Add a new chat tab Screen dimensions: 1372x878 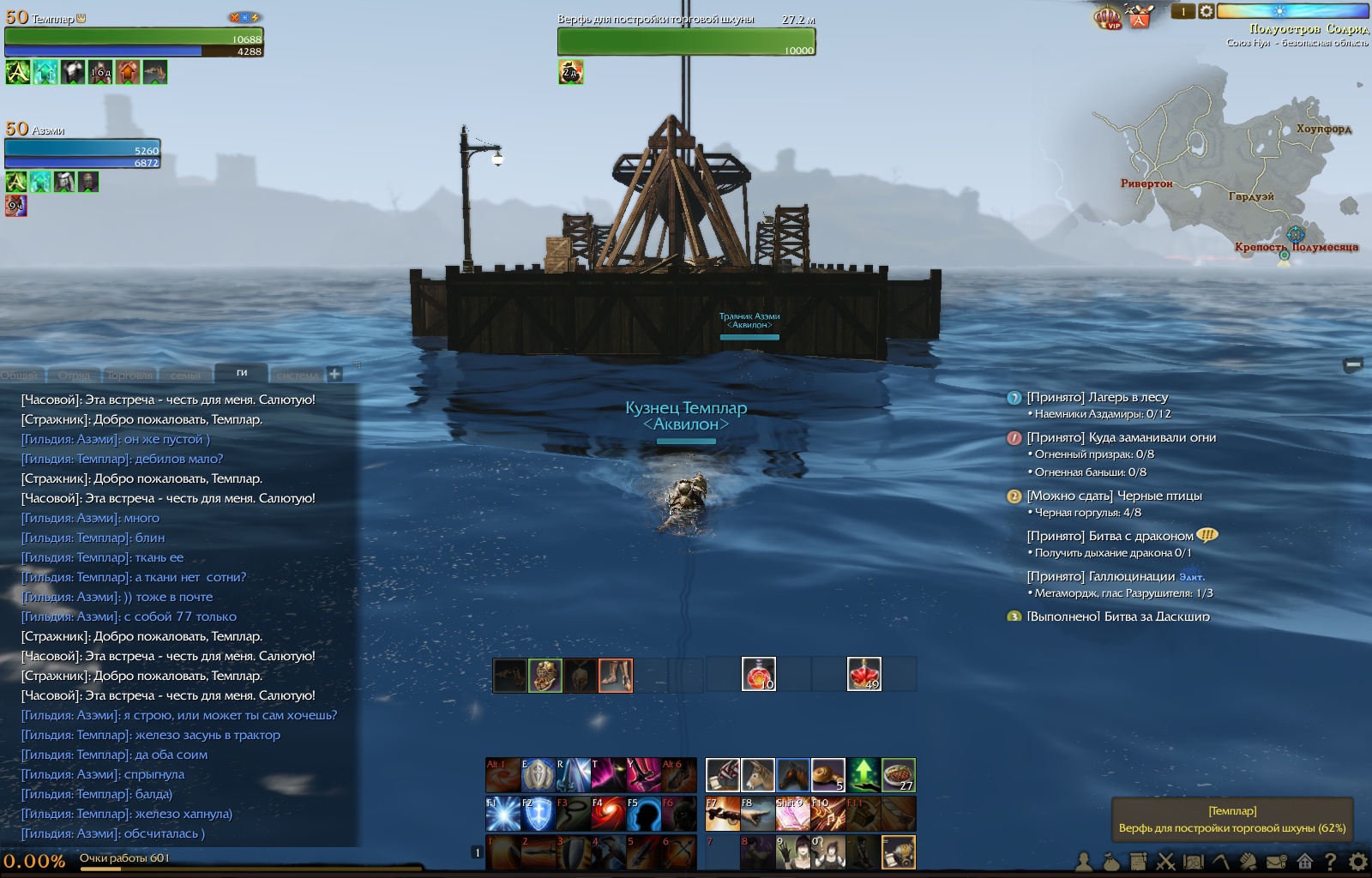pos(334,374)
